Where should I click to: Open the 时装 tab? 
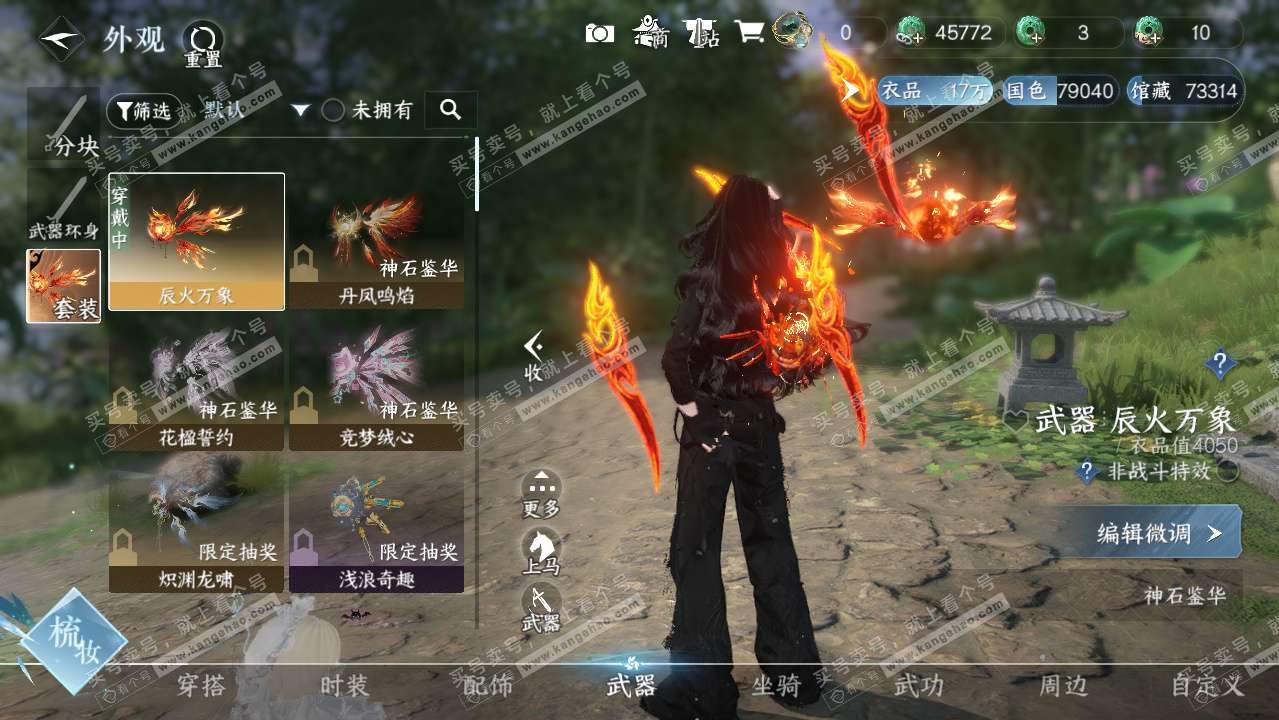[x=344, y=685]
